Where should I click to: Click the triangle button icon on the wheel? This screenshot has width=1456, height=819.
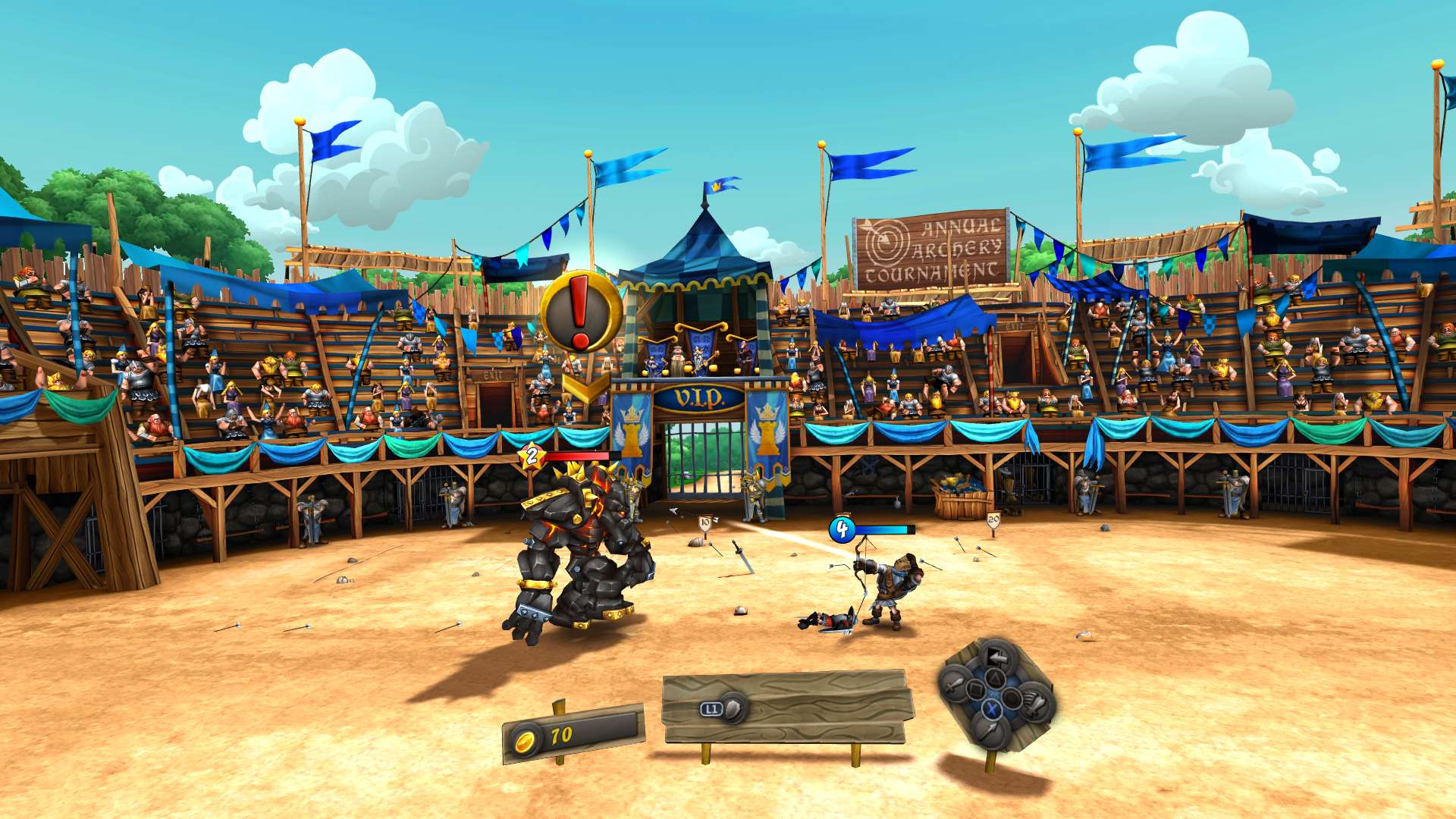995,676
